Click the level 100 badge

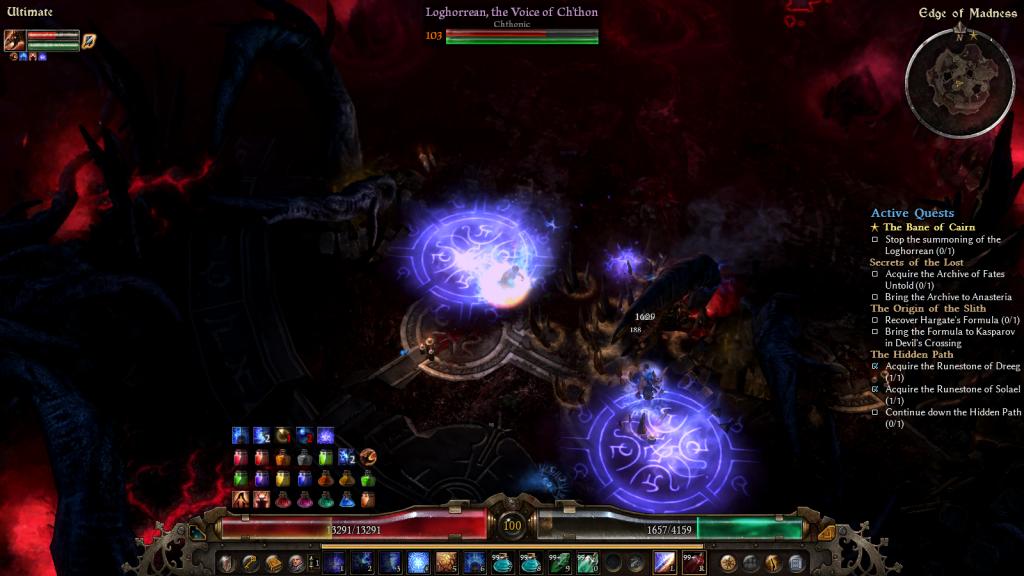512,525
